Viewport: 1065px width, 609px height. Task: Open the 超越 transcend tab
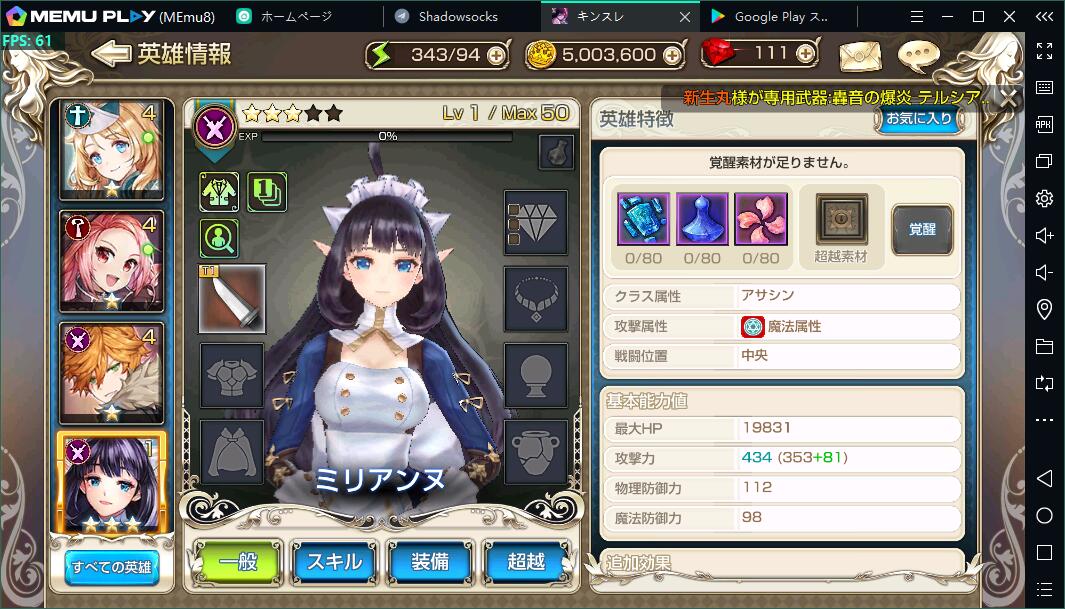coord(526,562)
